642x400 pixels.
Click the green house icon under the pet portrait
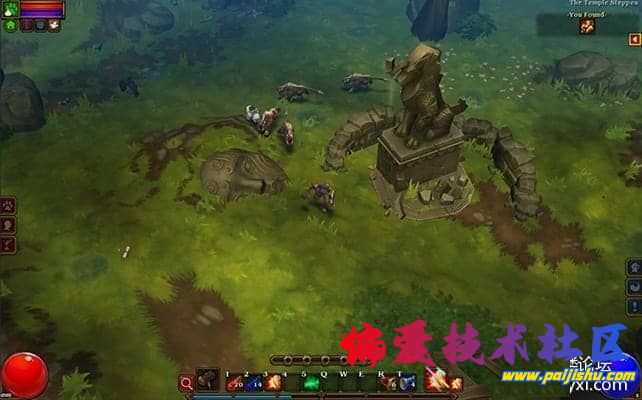click(9, 26)
